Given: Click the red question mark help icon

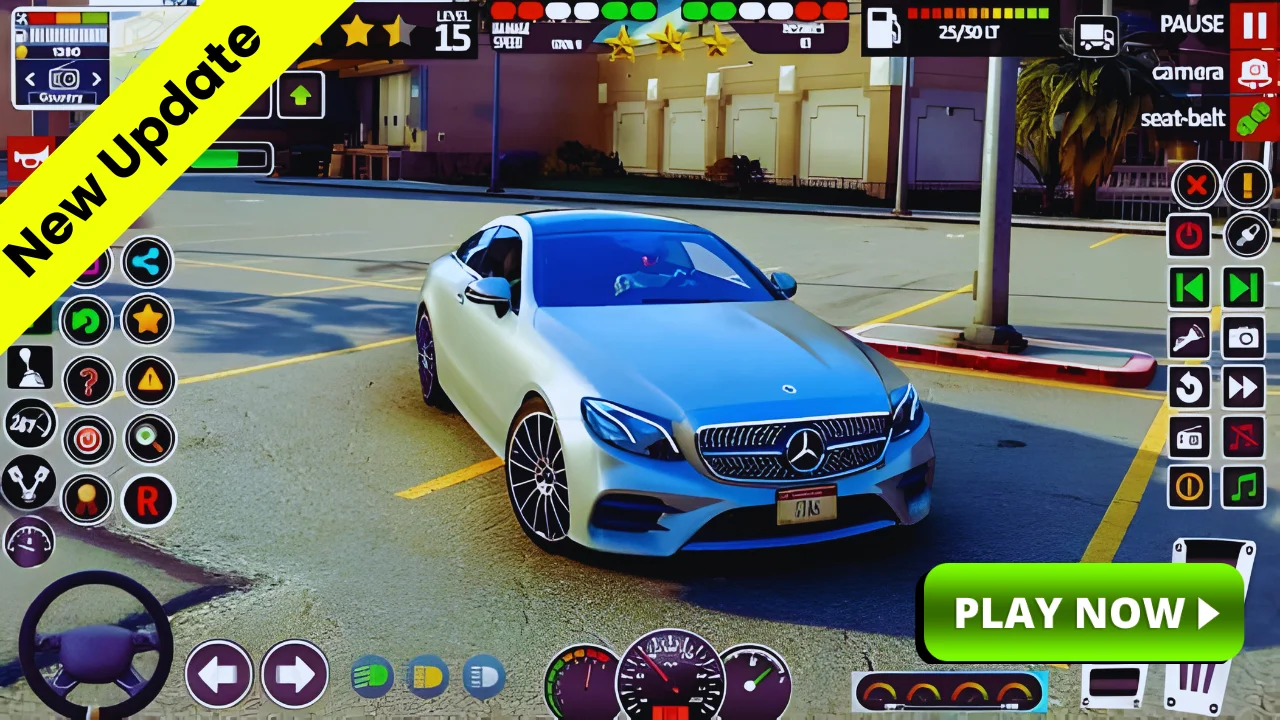Looking at the screenshot, I should [x=86, y=380].
